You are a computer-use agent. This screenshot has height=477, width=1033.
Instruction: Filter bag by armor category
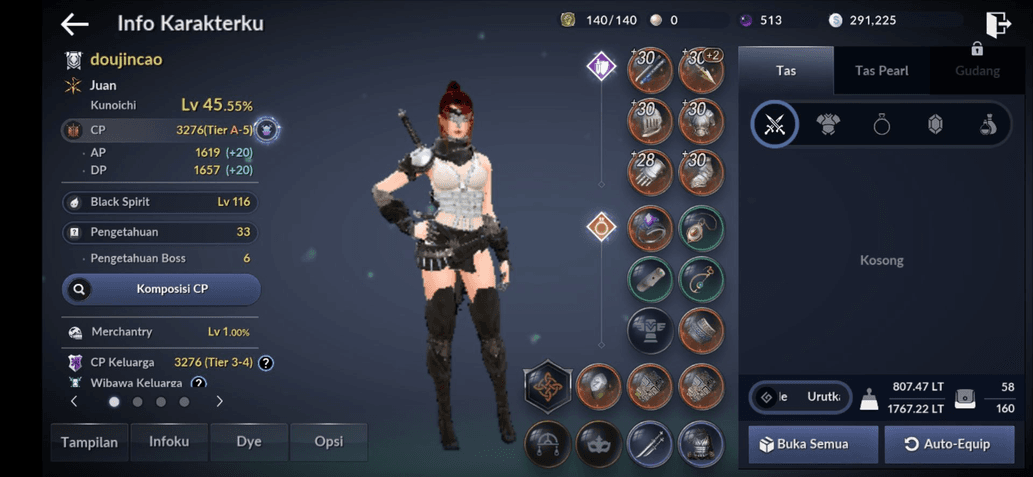point(828,124)
